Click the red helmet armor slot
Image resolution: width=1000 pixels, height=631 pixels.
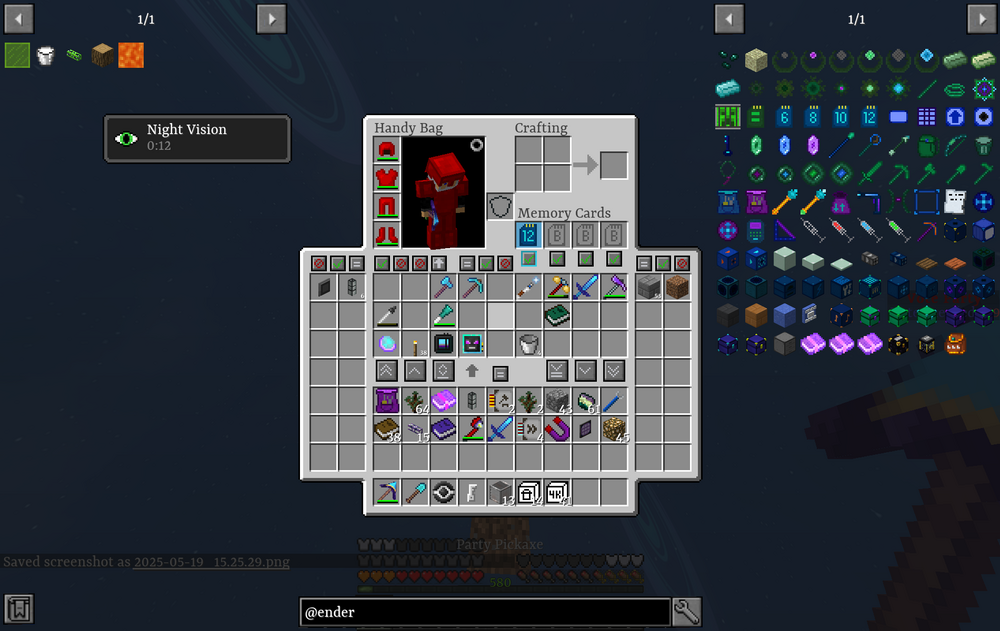387,150
